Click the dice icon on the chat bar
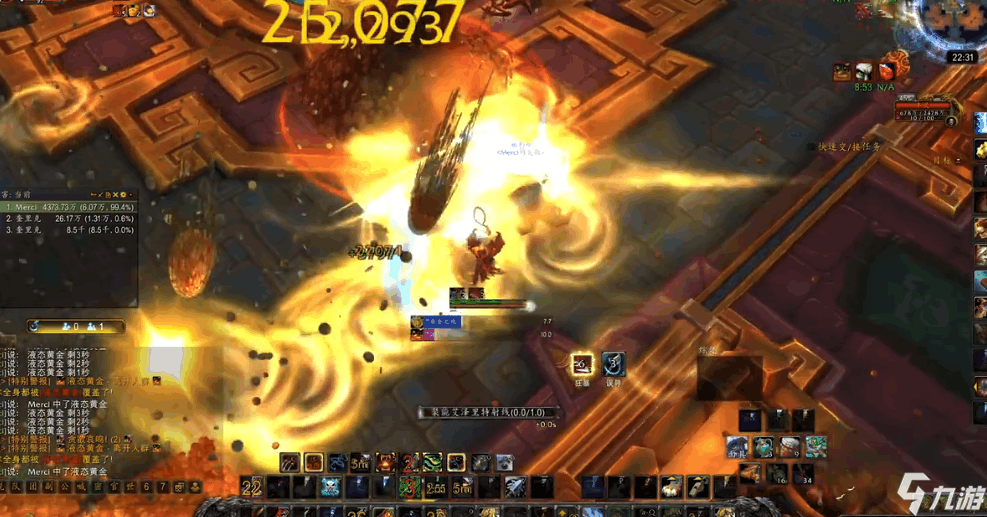The image size is (987, 517). 179,487
